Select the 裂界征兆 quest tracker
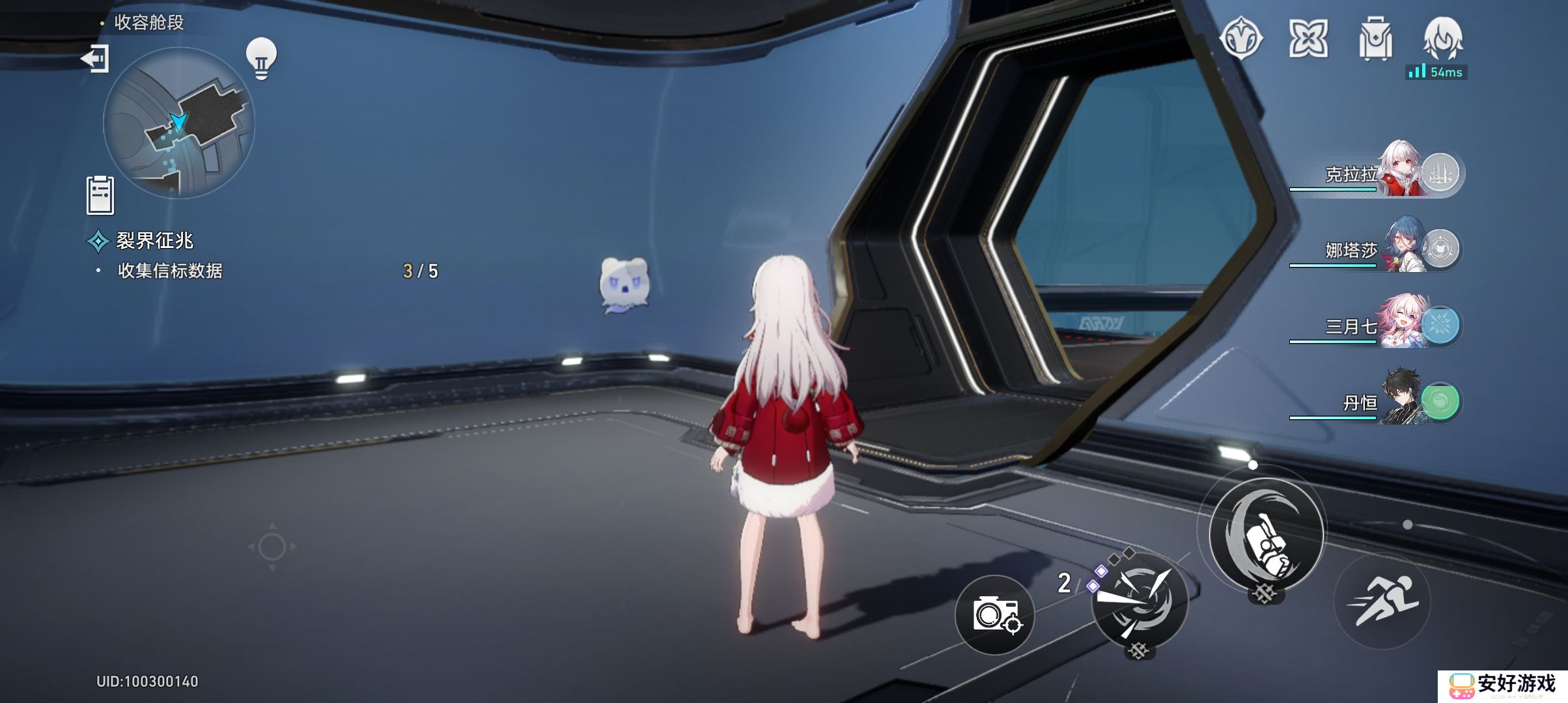Screen dimensions: 1568x703 click(154, 241)
